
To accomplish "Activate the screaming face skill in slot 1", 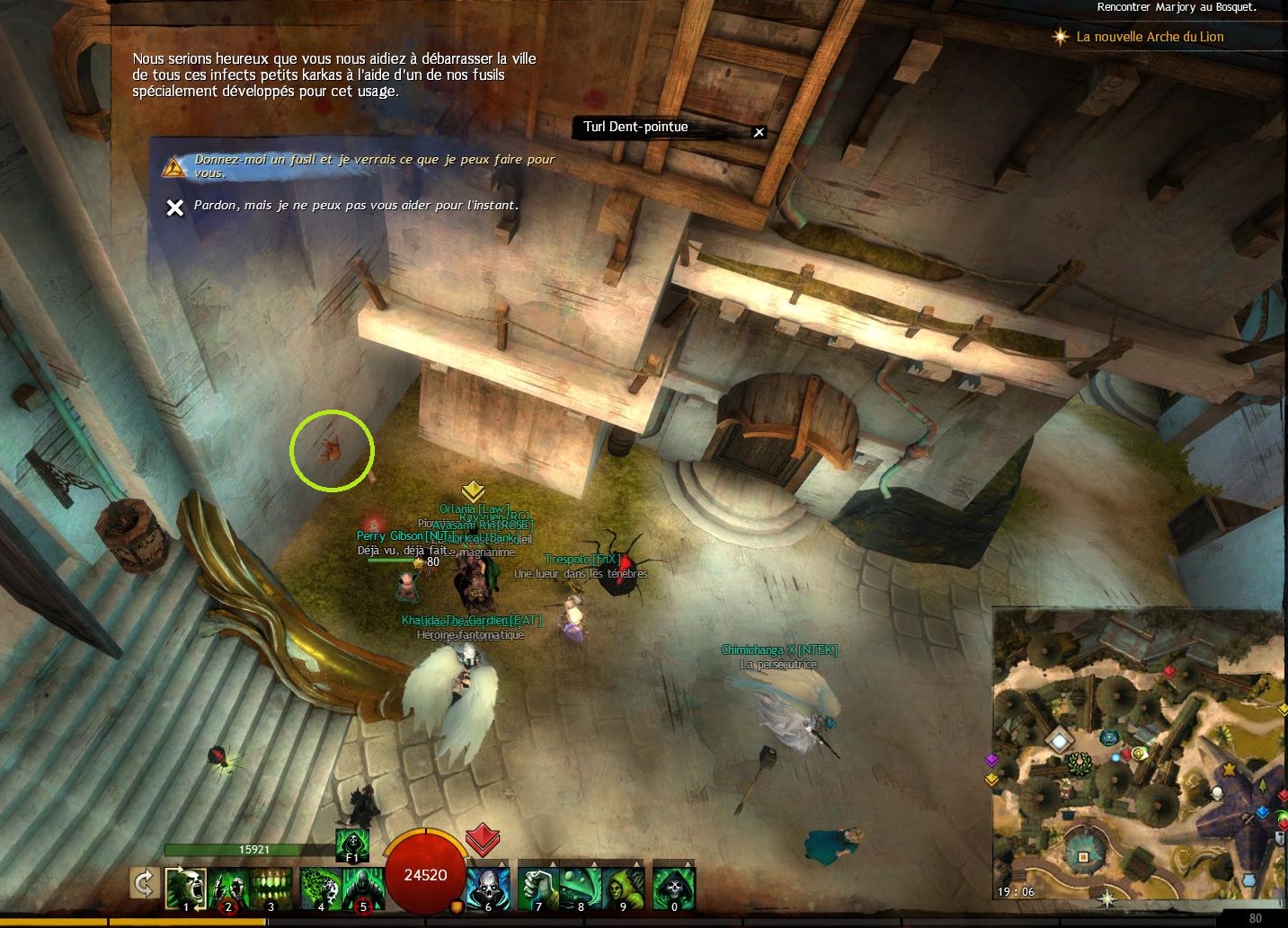I will coord(186,888).
